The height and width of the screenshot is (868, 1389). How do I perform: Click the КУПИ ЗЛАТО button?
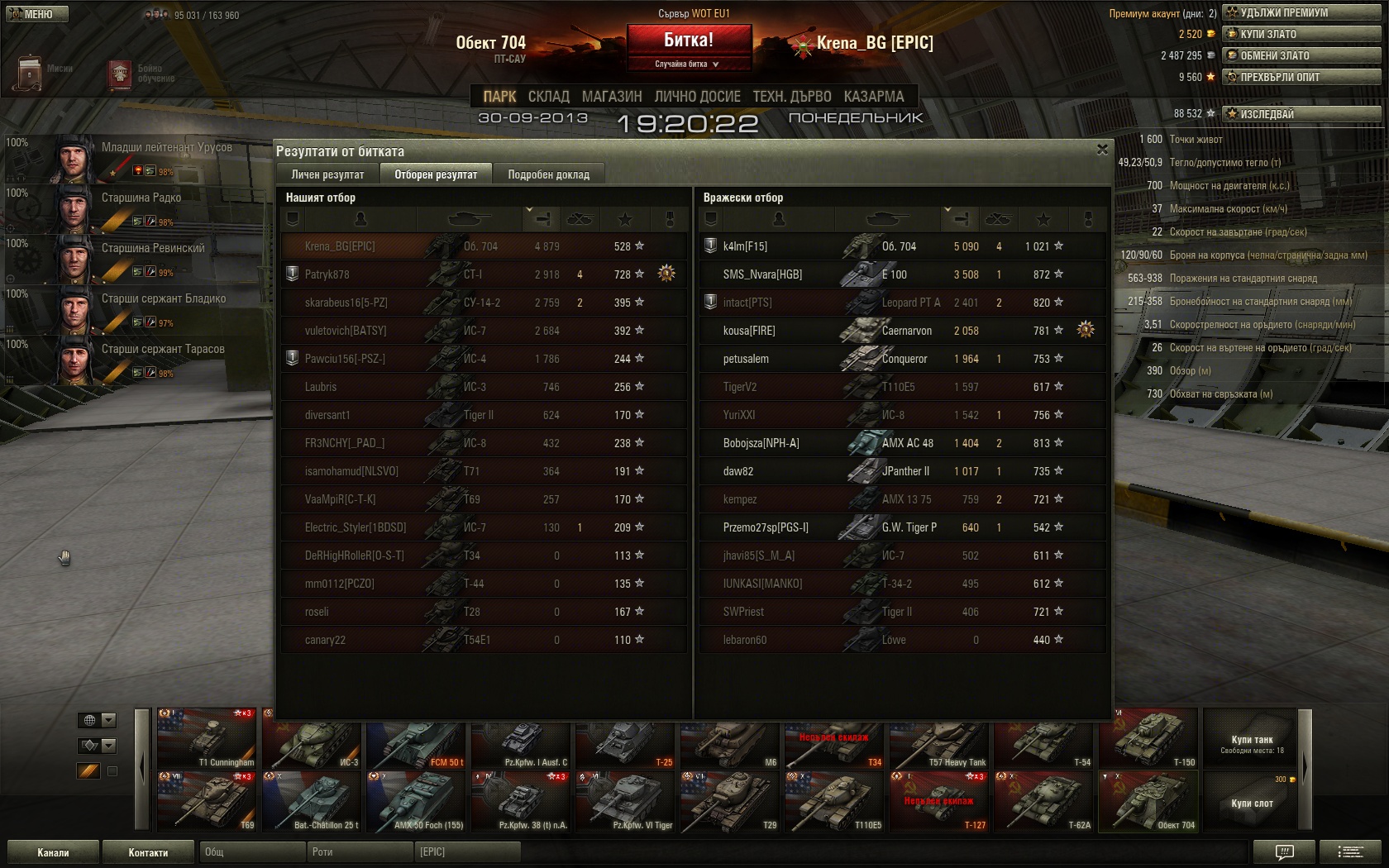click(x=1301, y=34)
